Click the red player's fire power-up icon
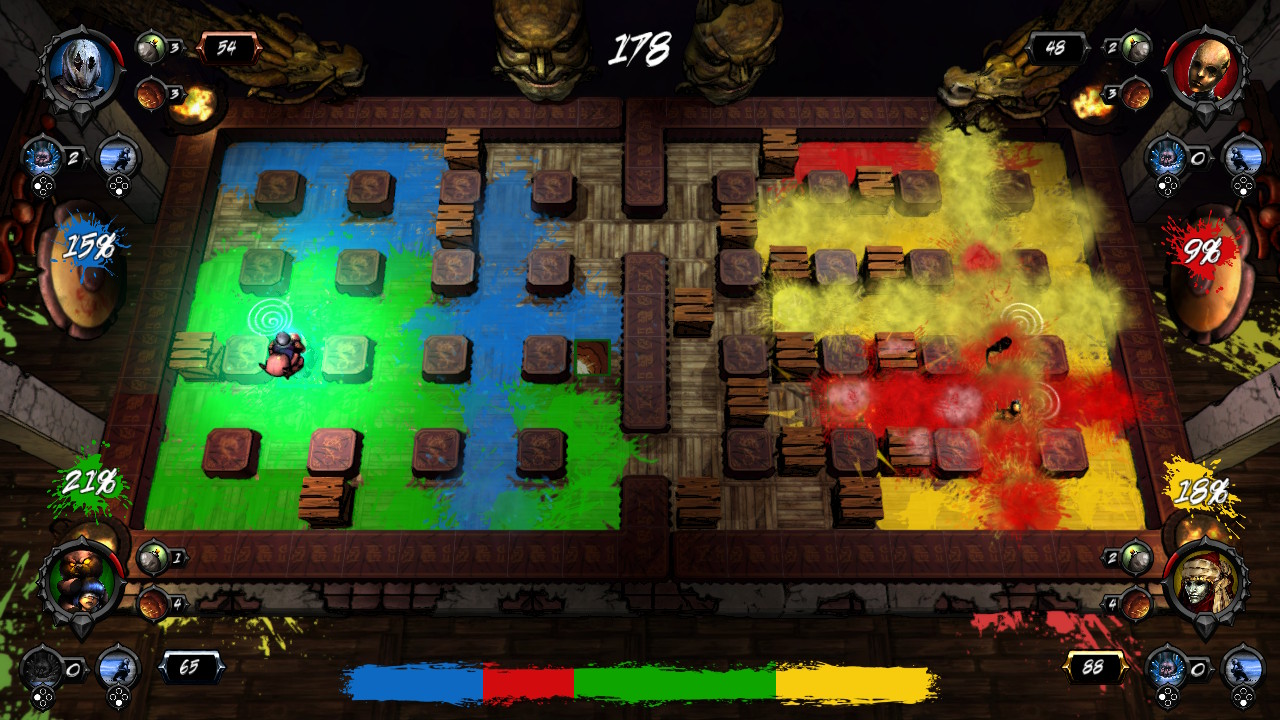 [1136, 93]
